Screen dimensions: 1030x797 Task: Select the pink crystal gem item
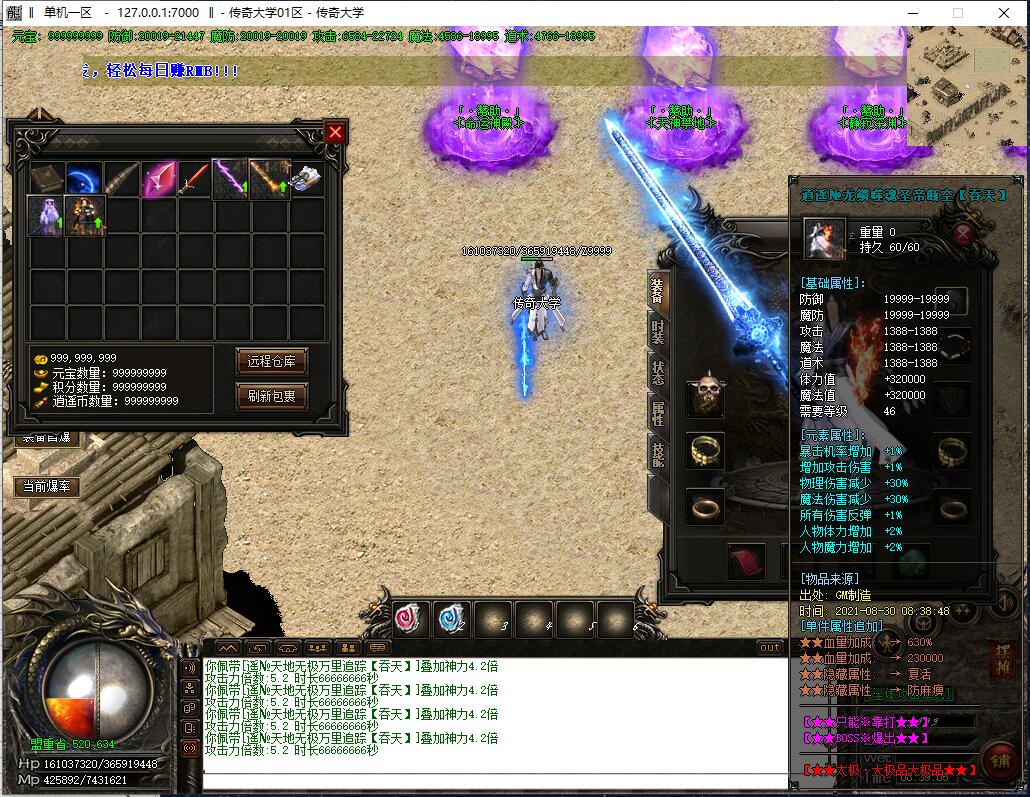pos(158,180)
